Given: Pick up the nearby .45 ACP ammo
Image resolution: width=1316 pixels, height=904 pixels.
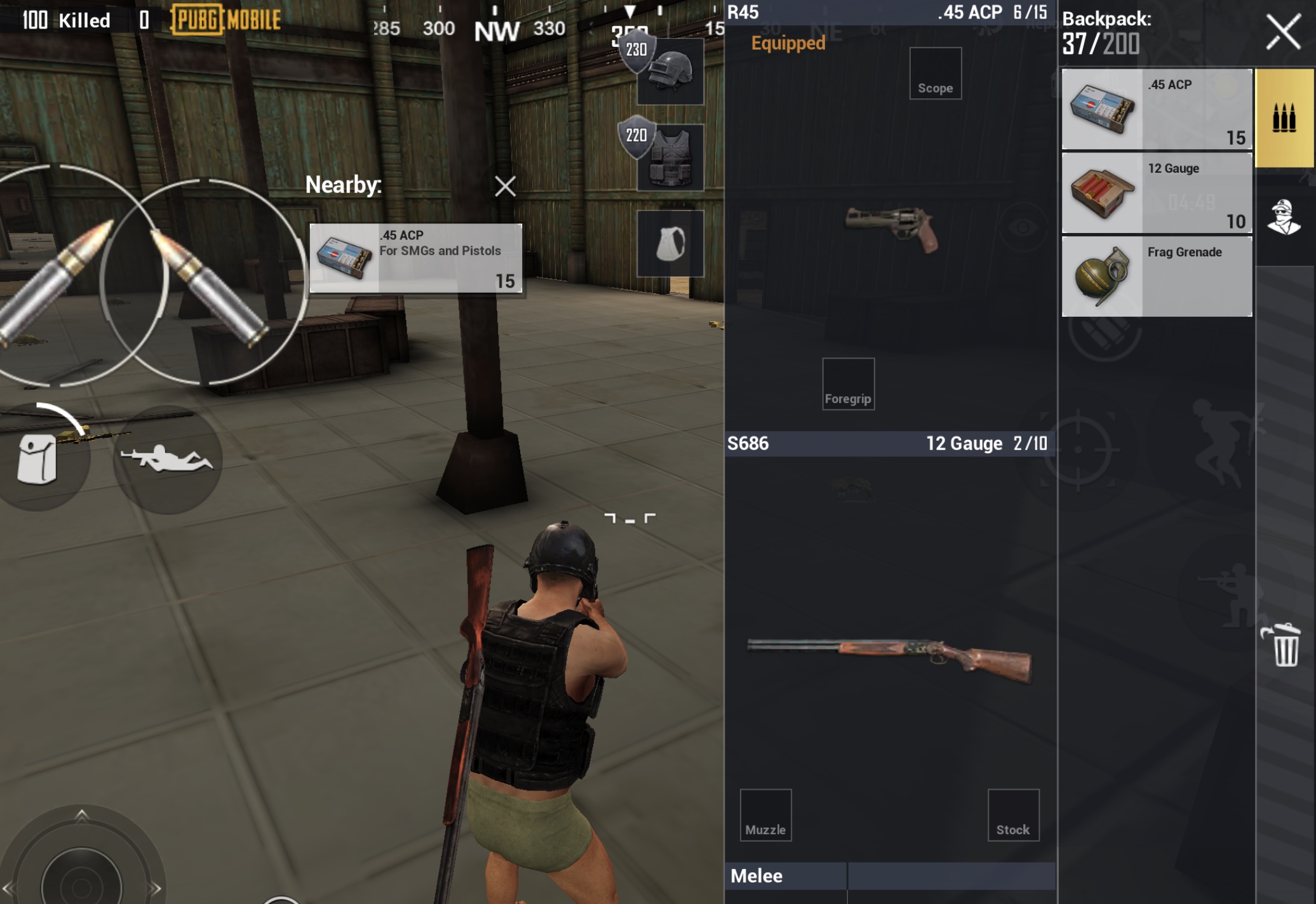Looking at the screenshot, I should [x=416, y=258].
